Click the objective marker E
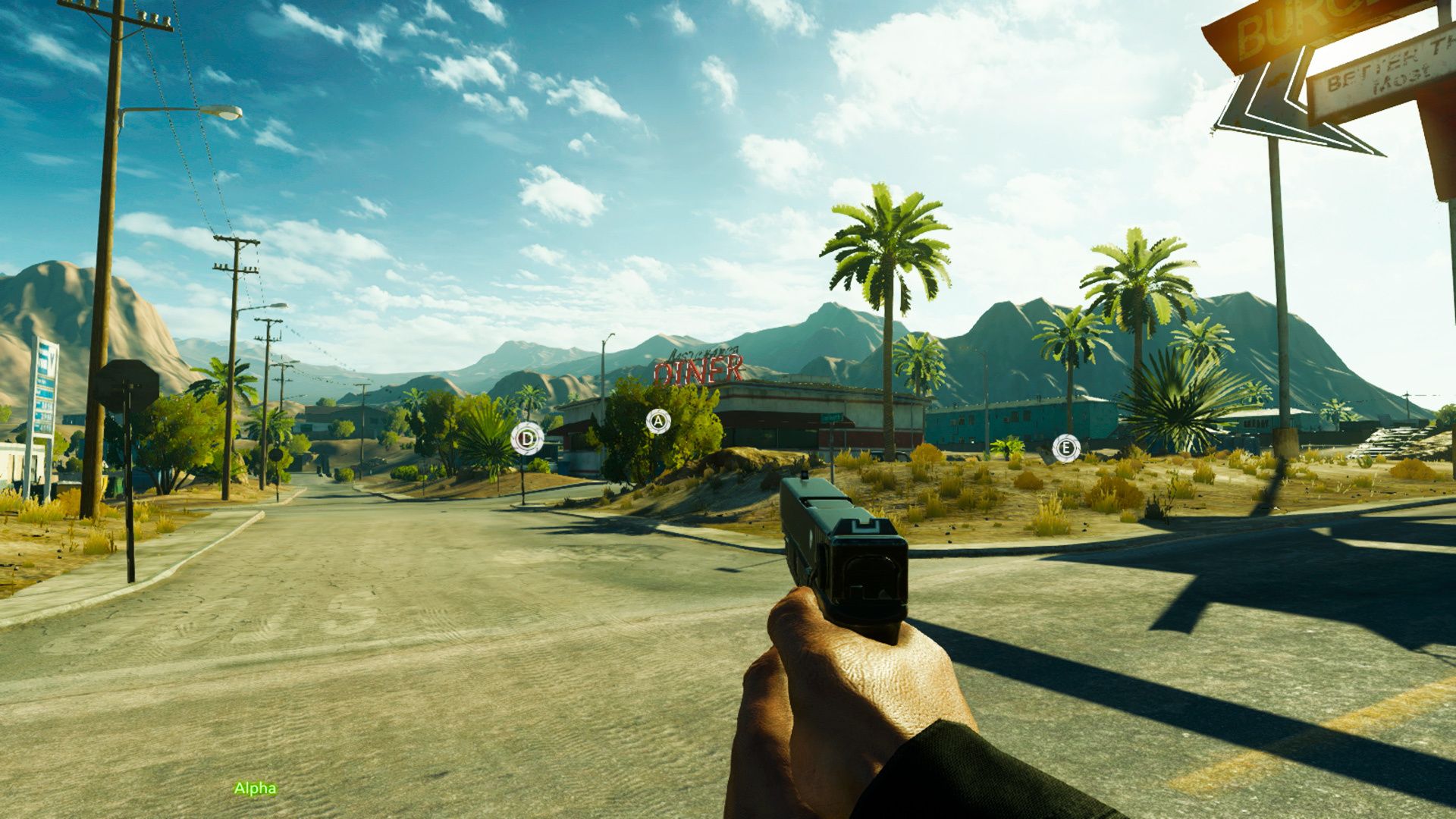Viewport: 1456px width, 819px height. pos(1065,447)
